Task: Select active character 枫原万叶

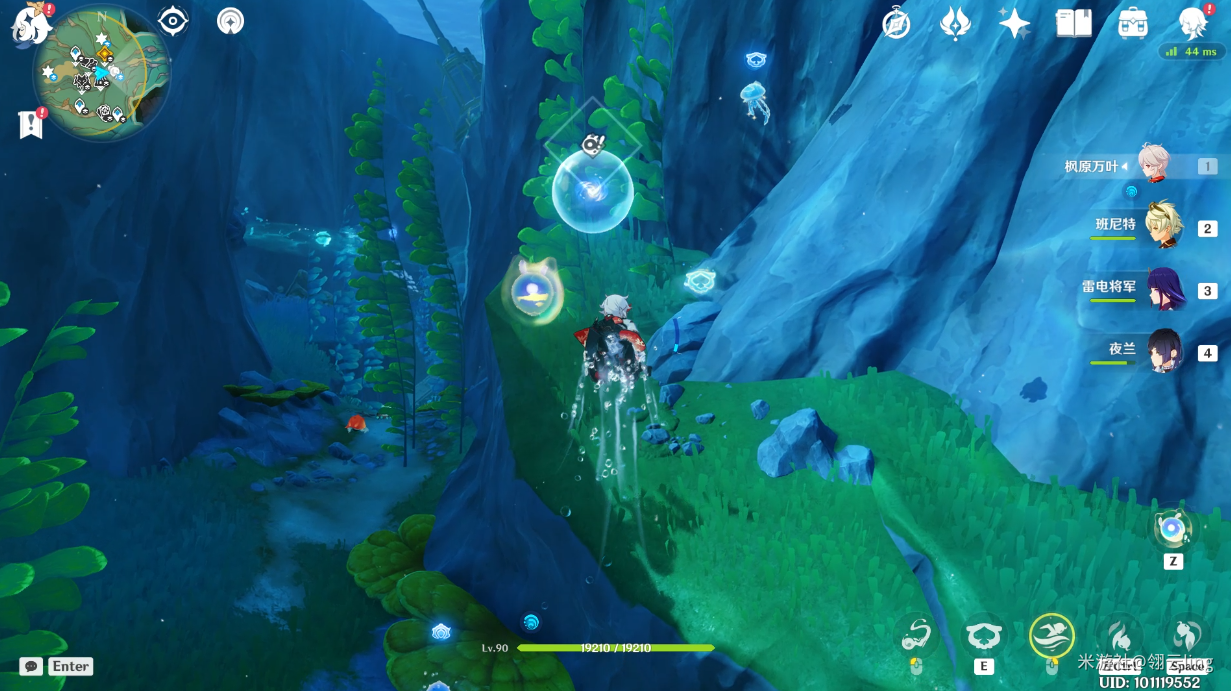Action: pyautogui.click(x=1154, y=165)
